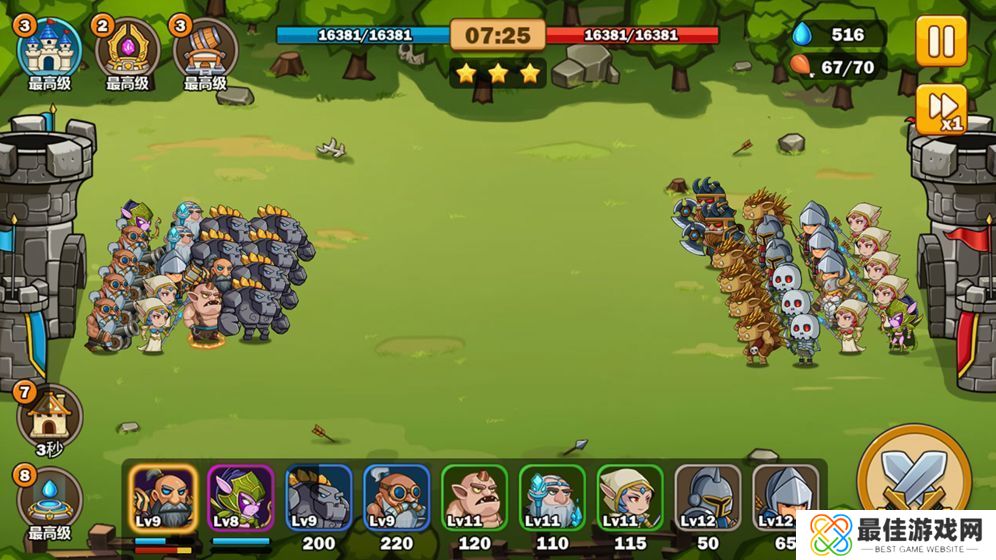Summon the Lv9 gray gorilla unit

319,497
